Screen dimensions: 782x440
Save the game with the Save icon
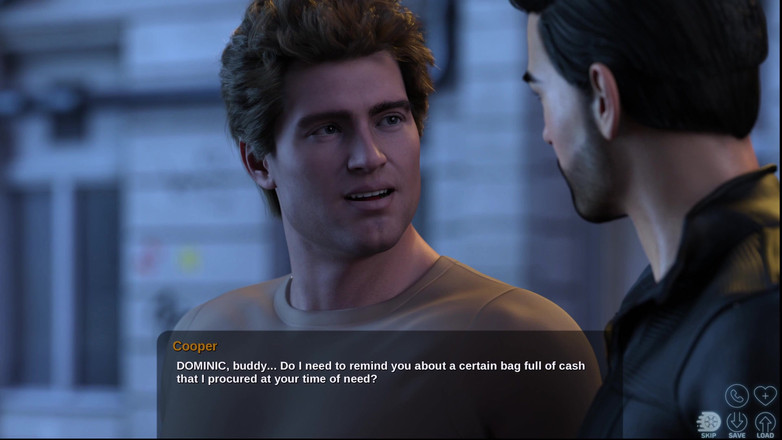(737, 423)
